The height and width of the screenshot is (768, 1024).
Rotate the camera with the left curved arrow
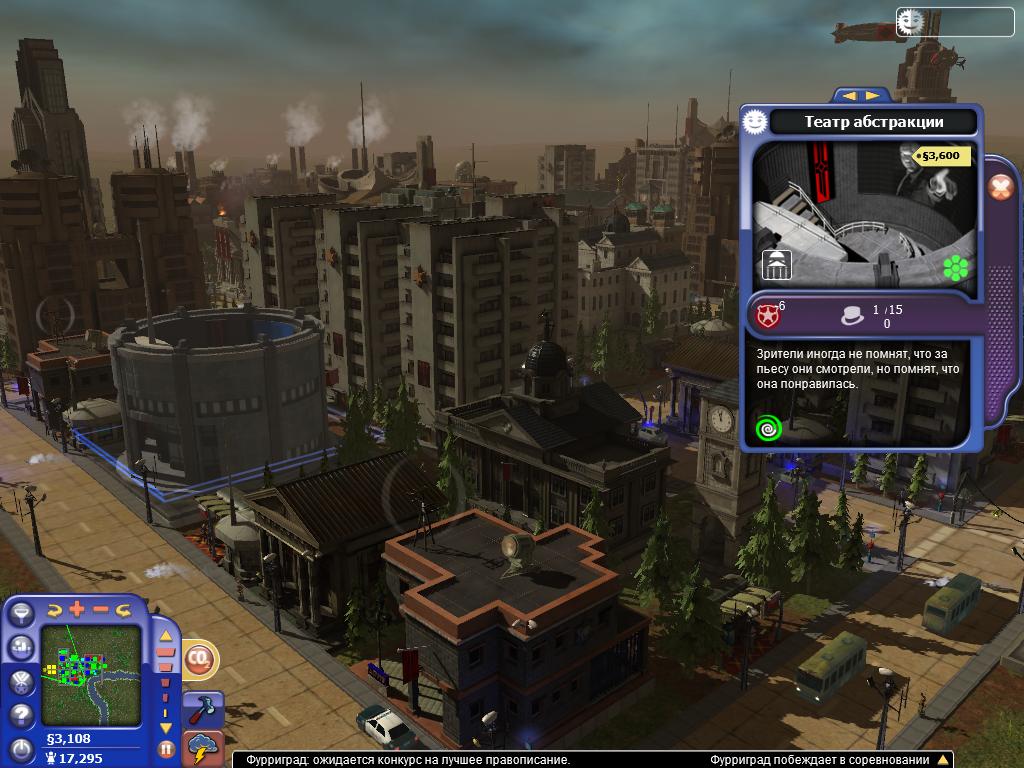(x=55, y=609)
